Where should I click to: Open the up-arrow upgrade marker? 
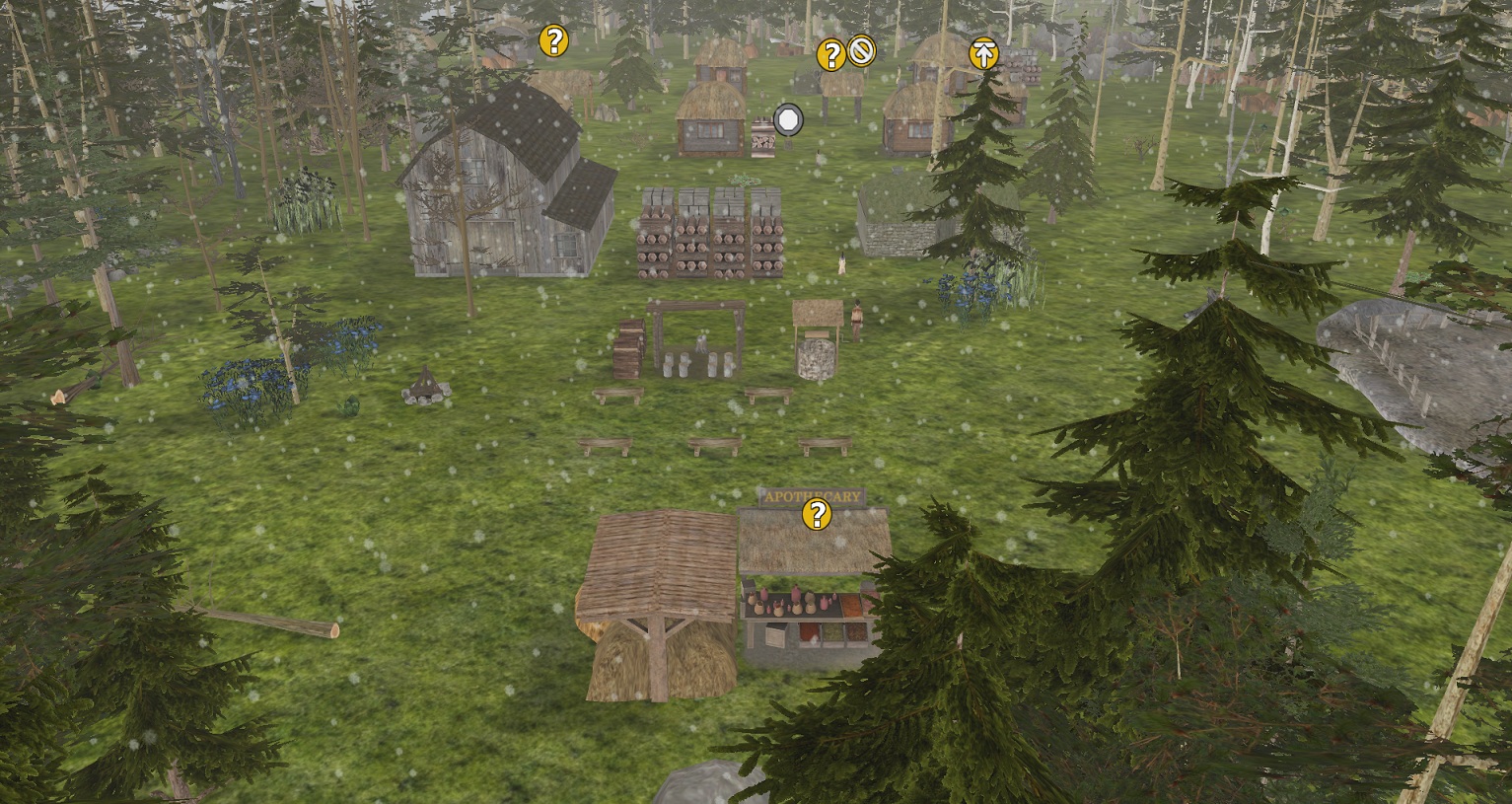point(982,53)
